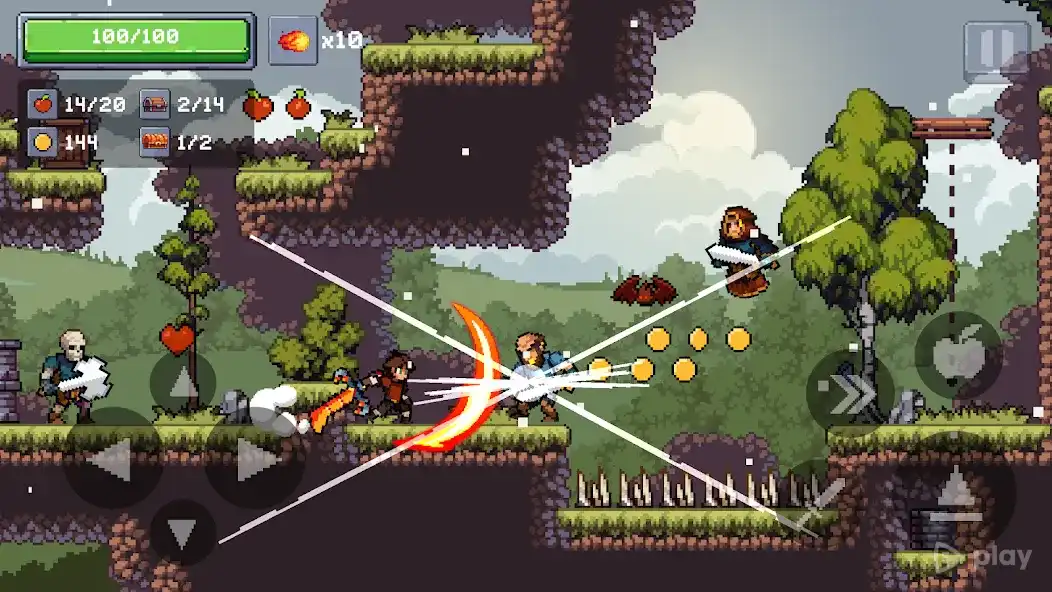Swing the sword with the attack button
The image size is (1052, 592).
pyautogui.click(x=826, y=500)
